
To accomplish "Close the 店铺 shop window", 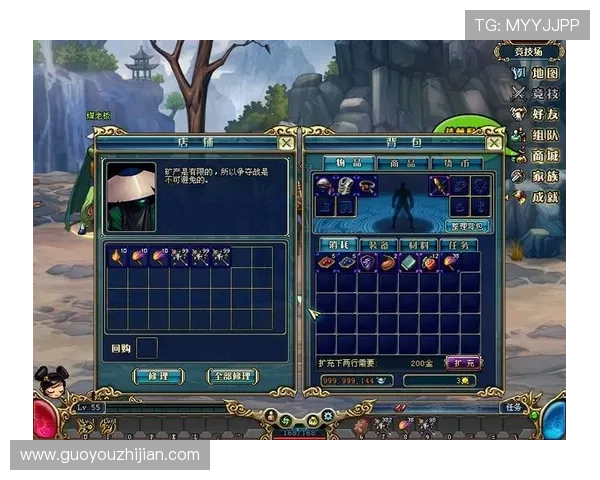I will point(286,143).
